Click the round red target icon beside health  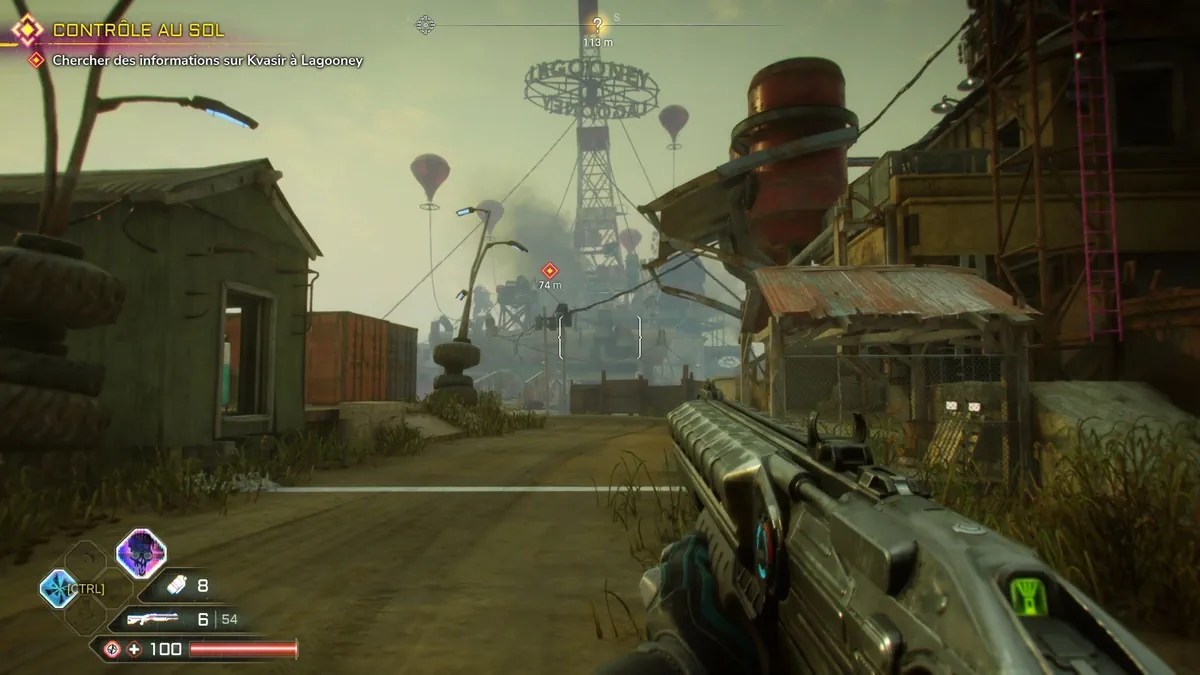(x=112, y=649)
